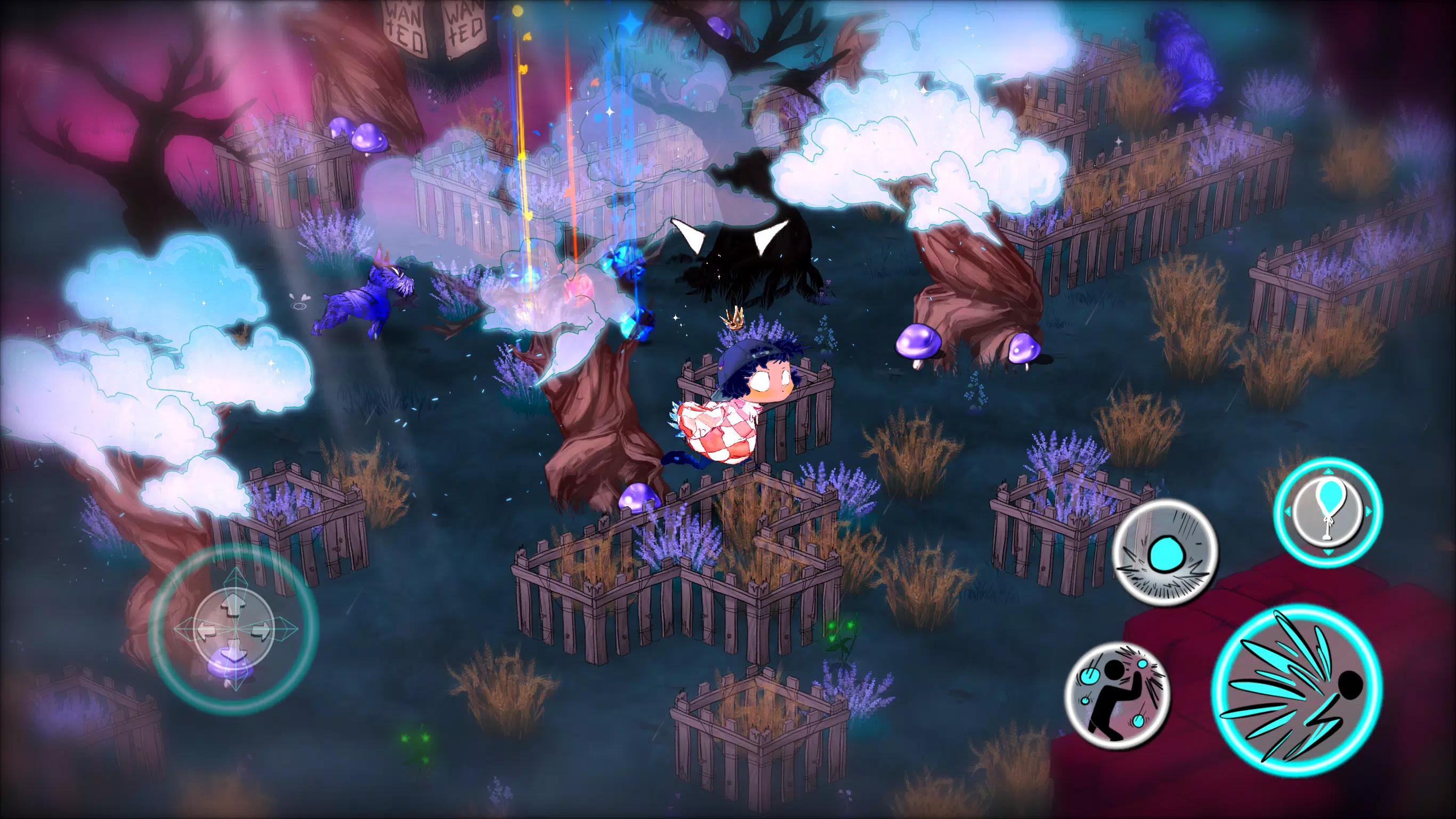
Task: Click the up arrow on the movement pad
Action: 233,606
